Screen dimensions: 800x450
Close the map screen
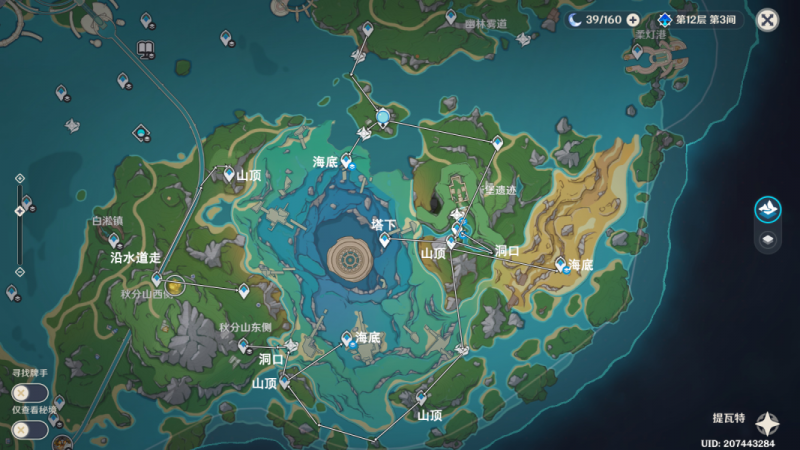(767, 20)
